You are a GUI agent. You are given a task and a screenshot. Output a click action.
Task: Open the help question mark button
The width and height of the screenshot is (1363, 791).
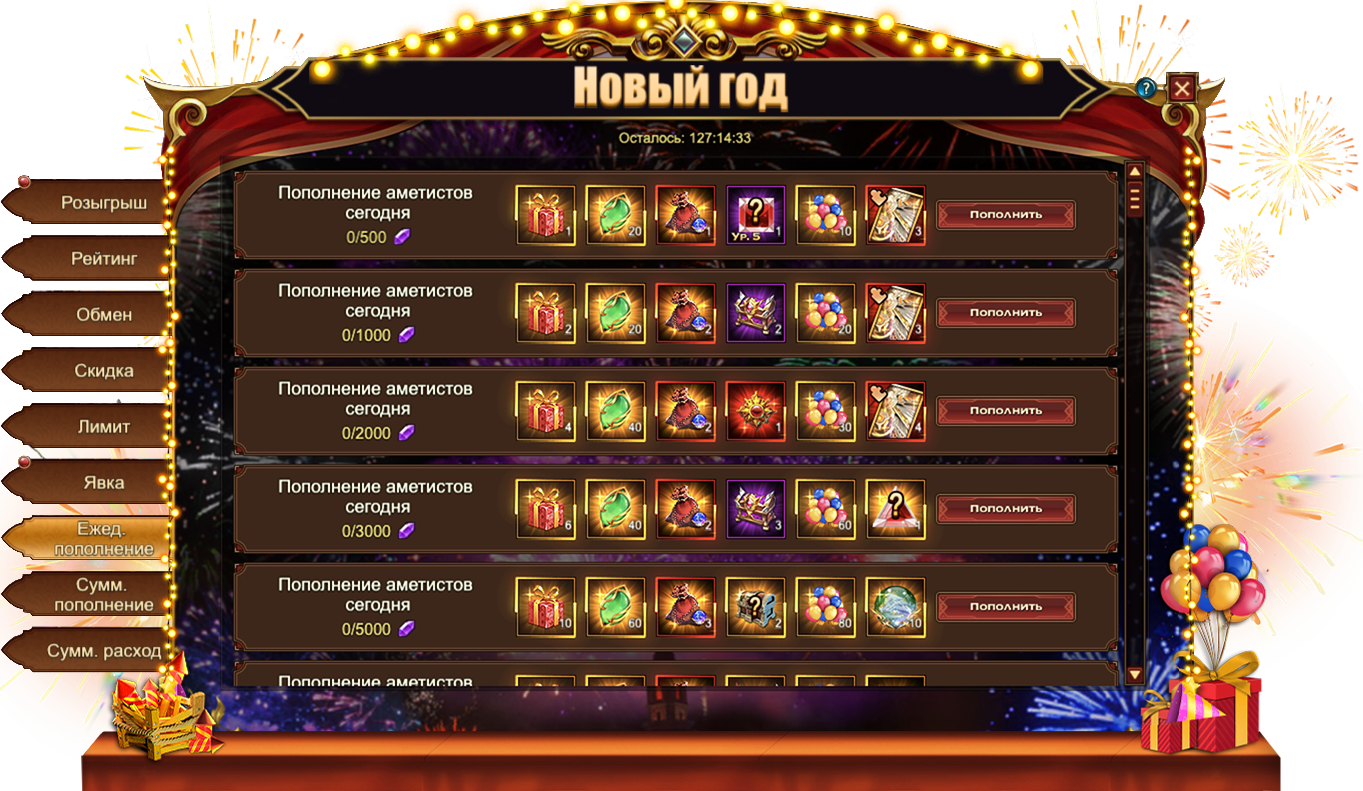pos(1146,89)
